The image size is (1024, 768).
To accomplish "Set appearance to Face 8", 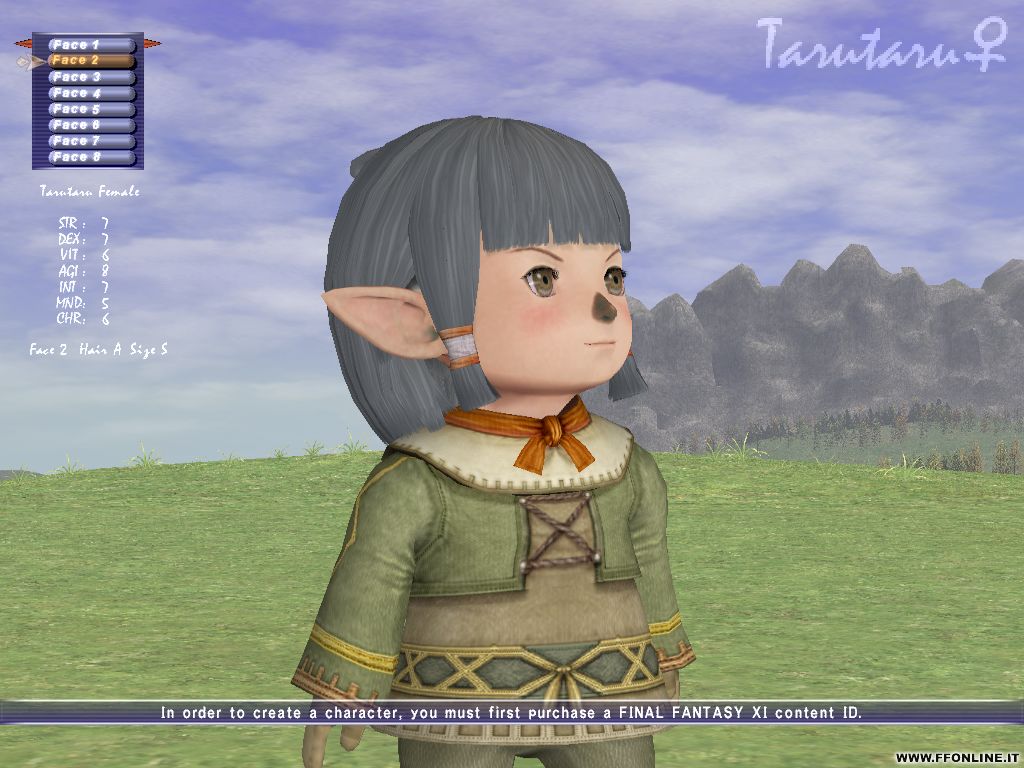I will pos(92,157).
